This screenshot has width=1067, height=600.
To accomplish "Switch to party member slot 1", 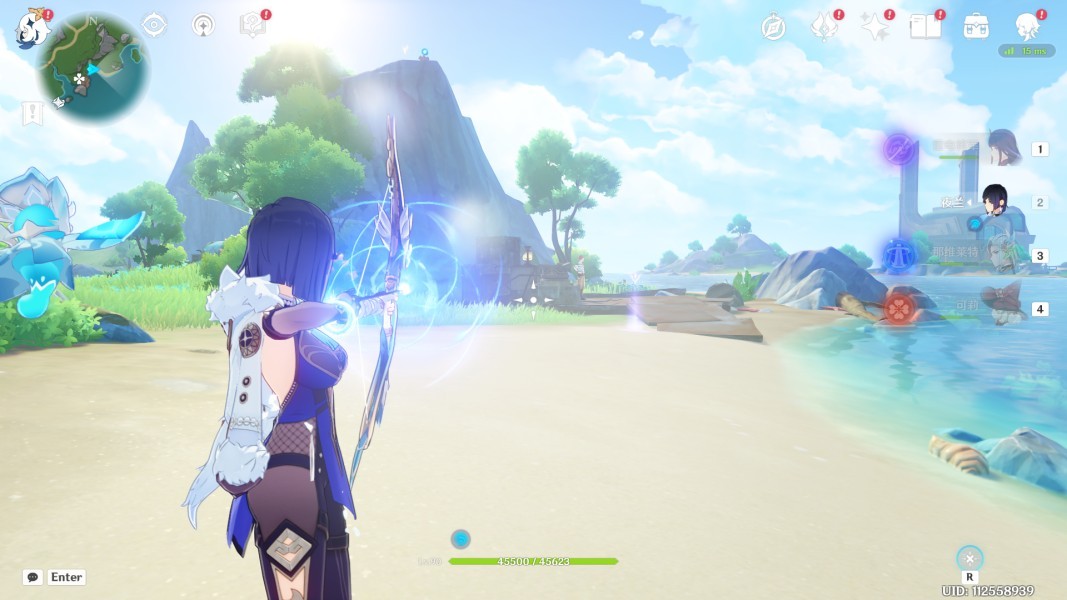I will [x=1002, y=149].
